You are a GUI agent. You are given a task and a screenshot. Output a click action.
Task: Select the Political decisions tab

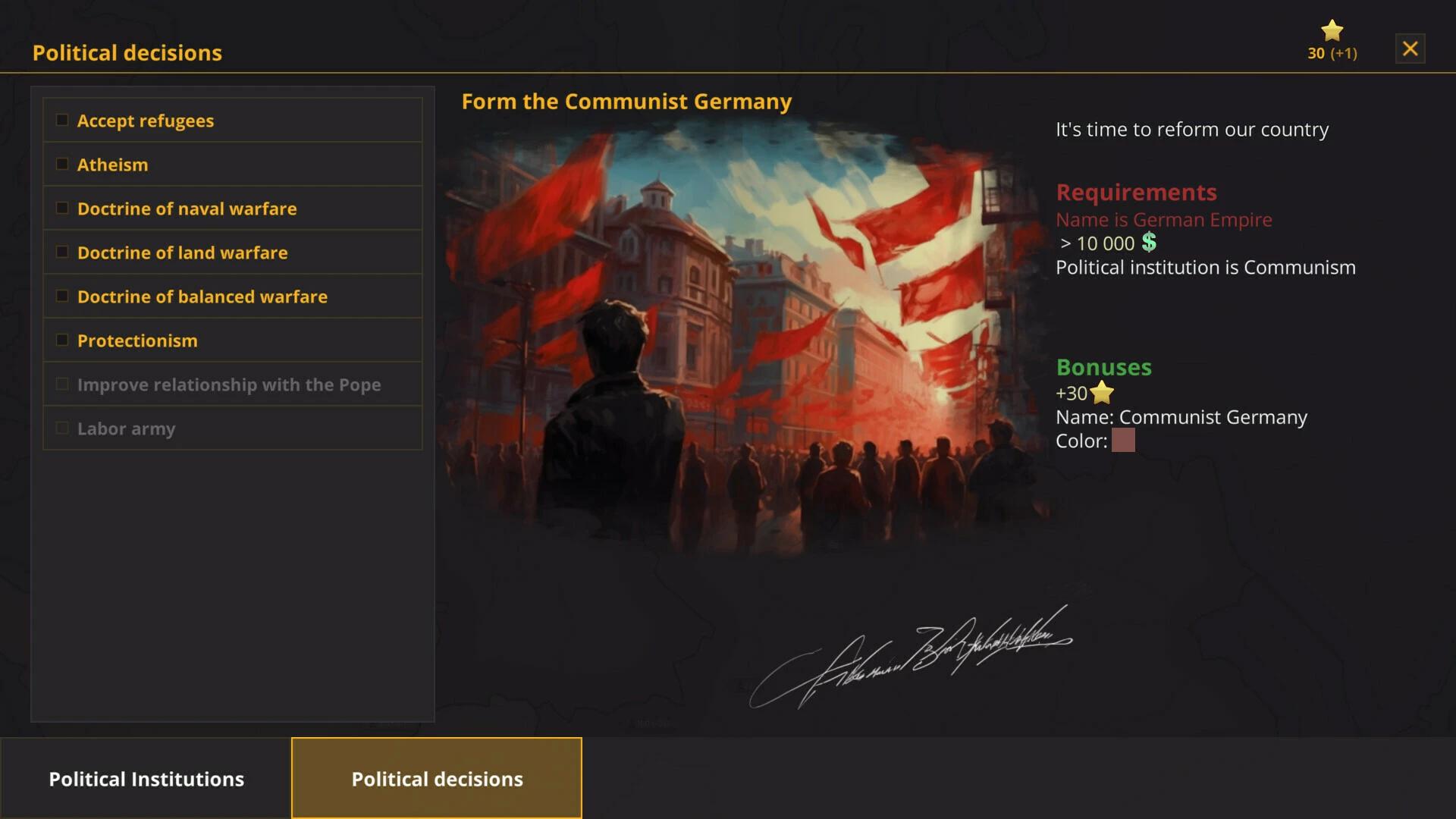pyautogui.click(x=436, y=778)
